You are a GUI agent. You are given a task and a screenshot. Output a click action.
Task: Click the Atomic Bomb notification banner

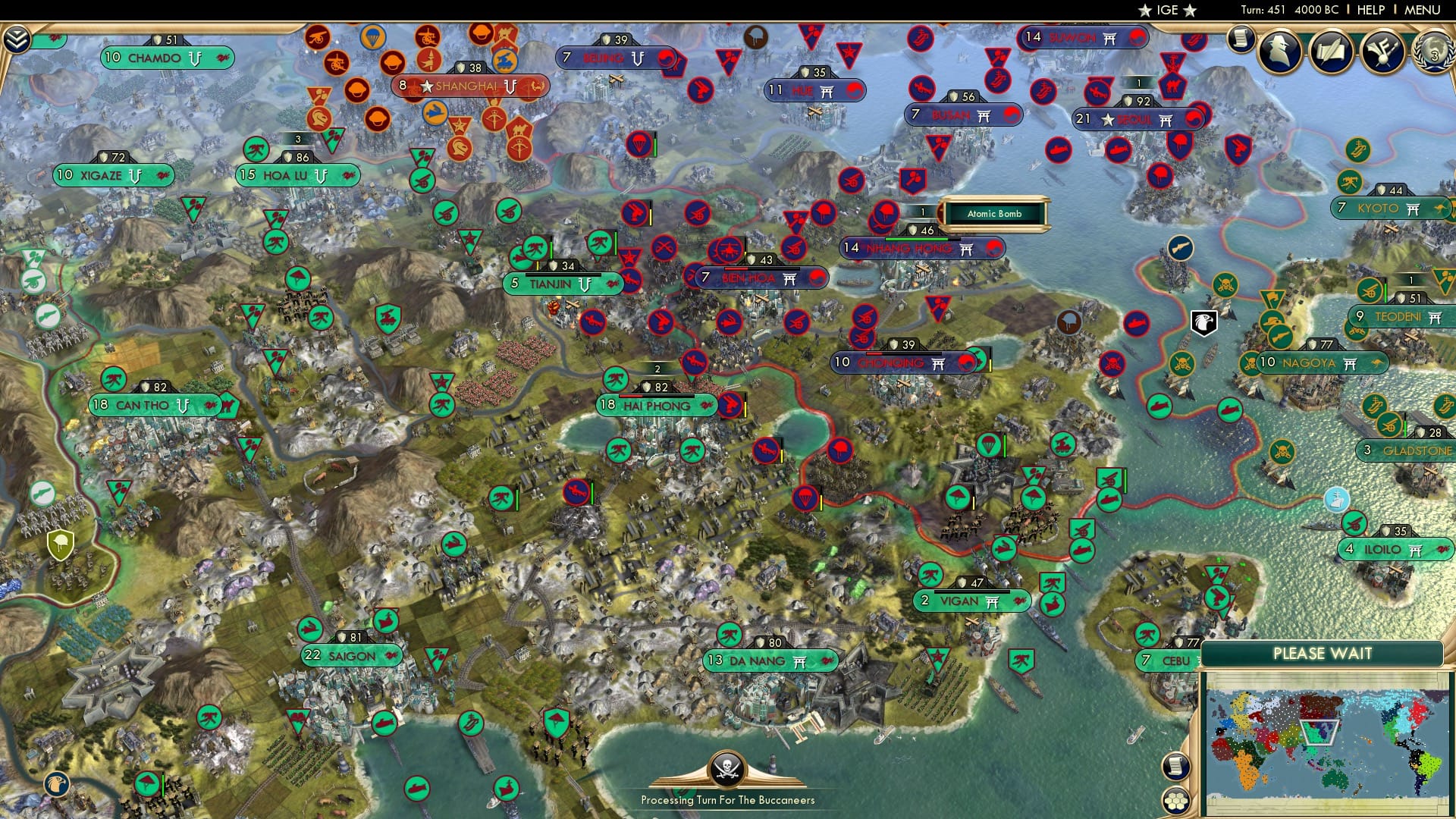(x=994, y=214)
